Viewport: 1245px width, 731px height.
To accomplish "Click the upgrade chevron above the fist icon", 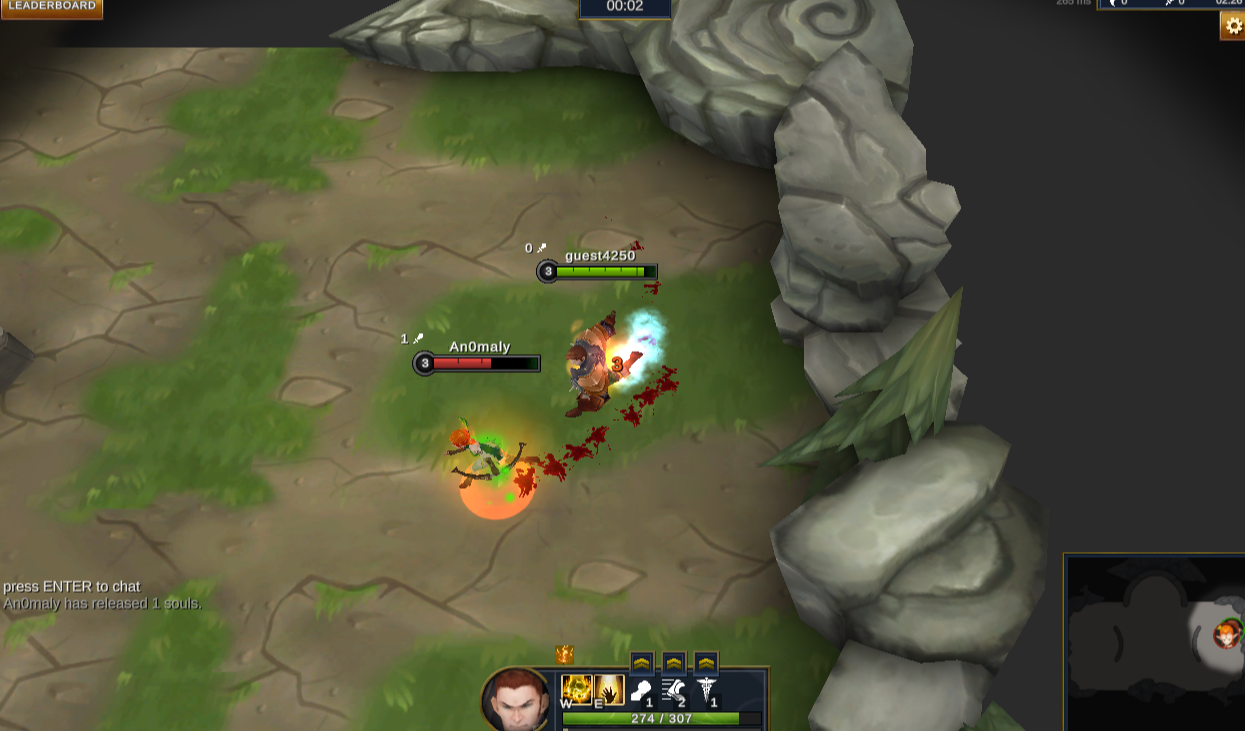I will (x=642, y=663).
